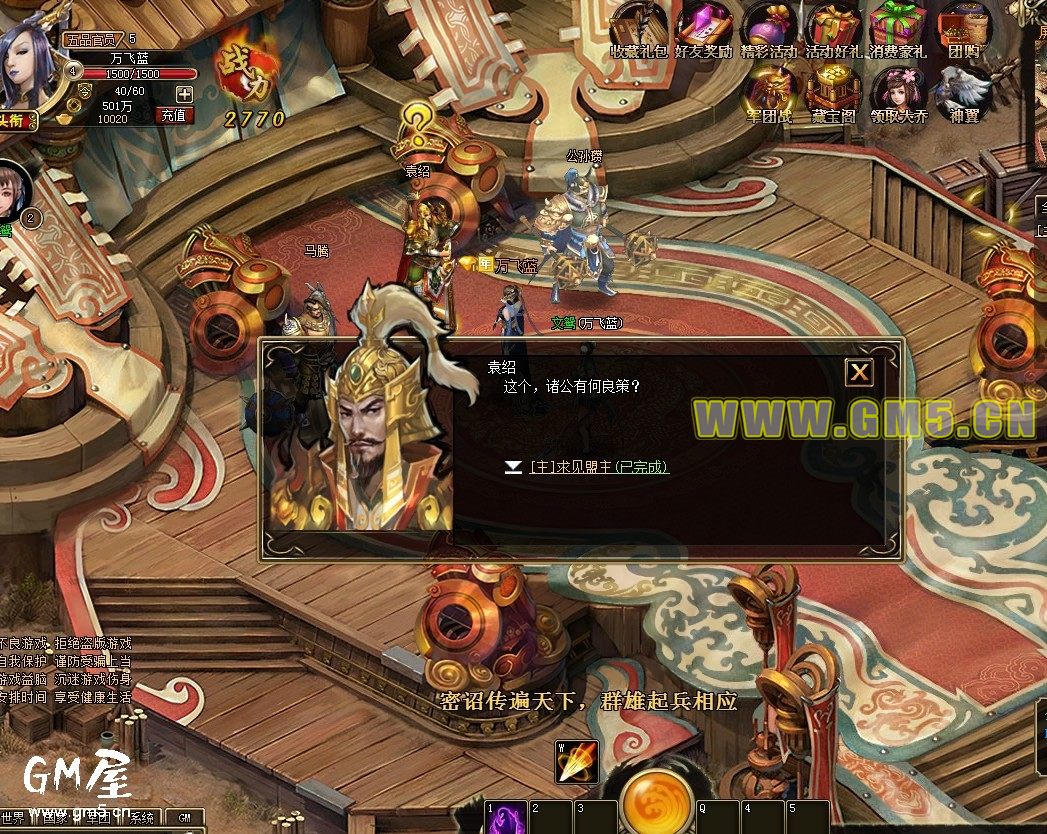Open the 藏宝阁 treasure pavilion icon
The height and width of the screenshot is (834, 1047).
pyautogui.click(x=833, y=93)
